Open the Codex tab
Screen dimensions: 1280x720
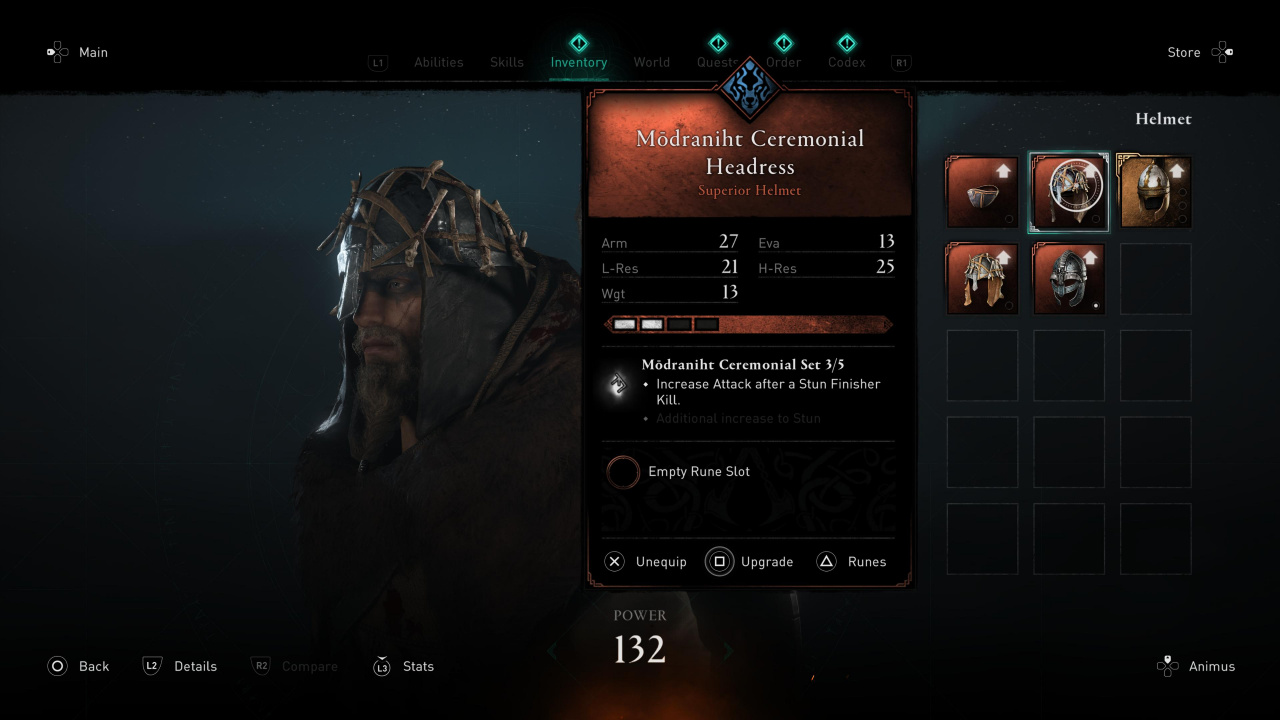846,62
